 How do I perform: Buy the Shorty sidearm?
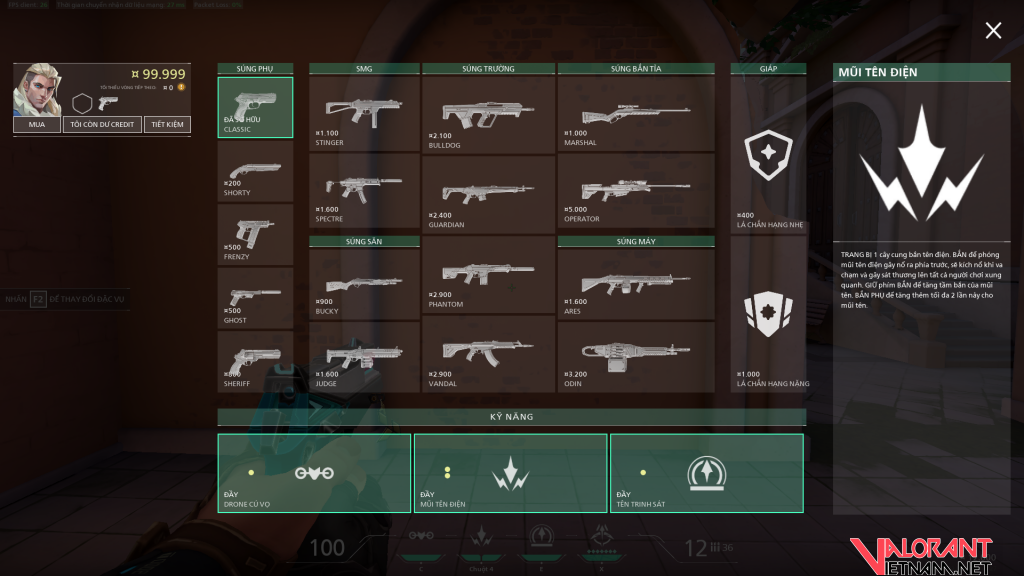tap(255, 171)
